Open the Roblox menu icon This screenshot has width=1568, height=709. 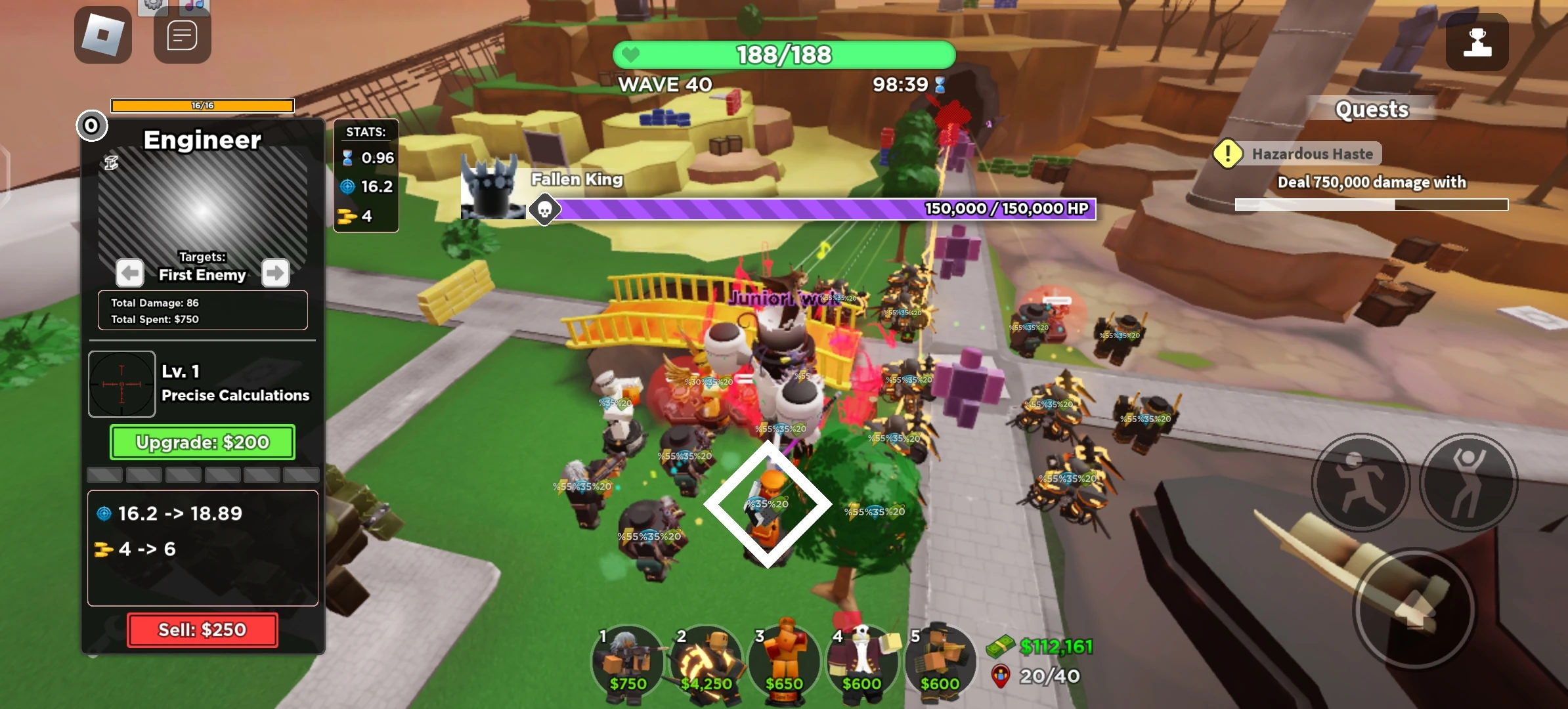click(x=102, y=34)
